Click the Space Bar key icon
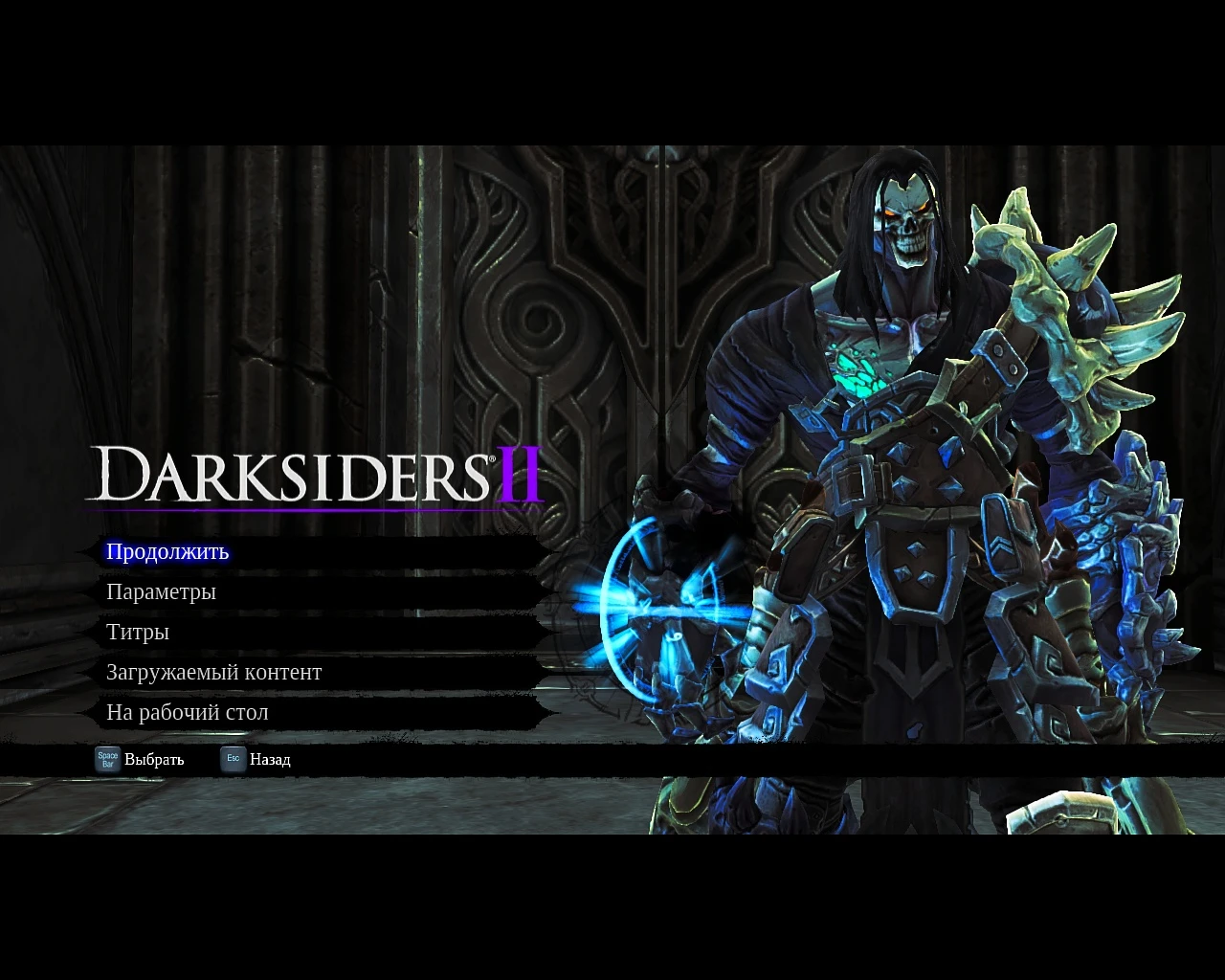The height and width of the screenshot is (980, 1225). coord(106,759)
